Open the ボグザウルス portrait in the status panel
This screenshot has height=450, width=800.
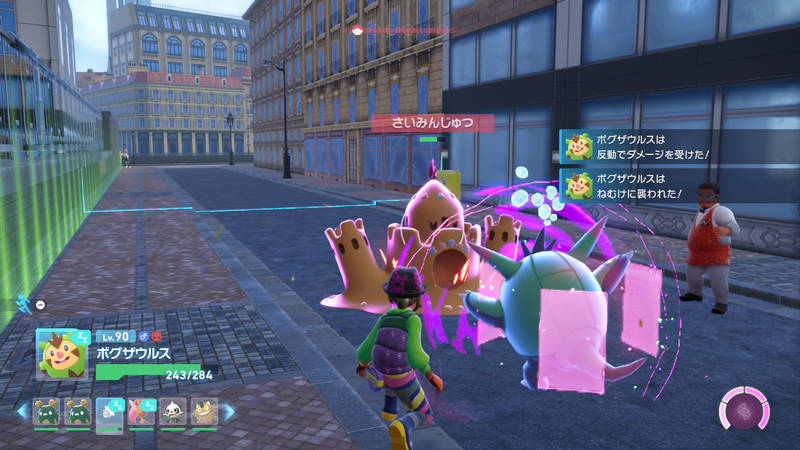[x=61, y=353]
